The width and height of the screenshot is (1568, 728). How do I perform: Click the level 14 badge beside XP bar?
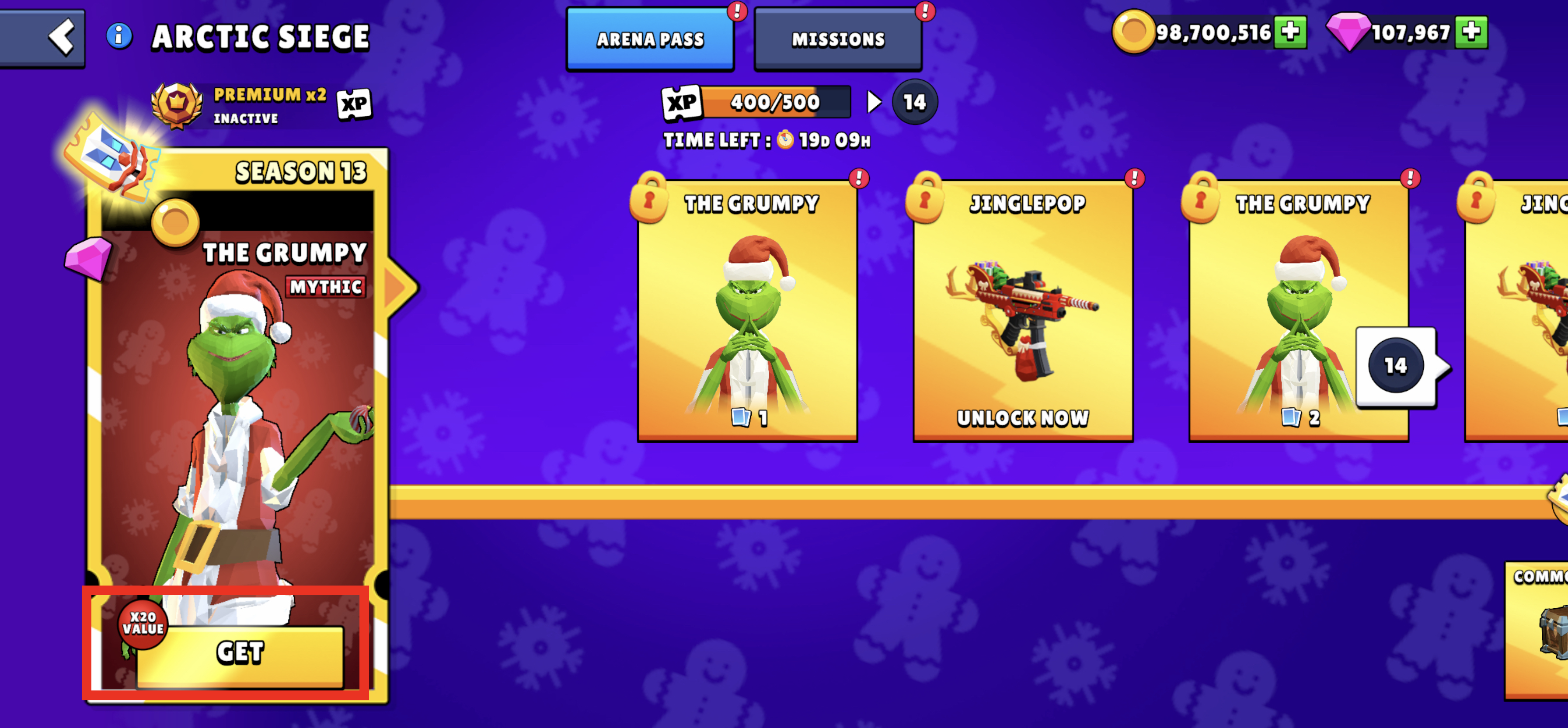pyautogui.click(x=914, y=102)
